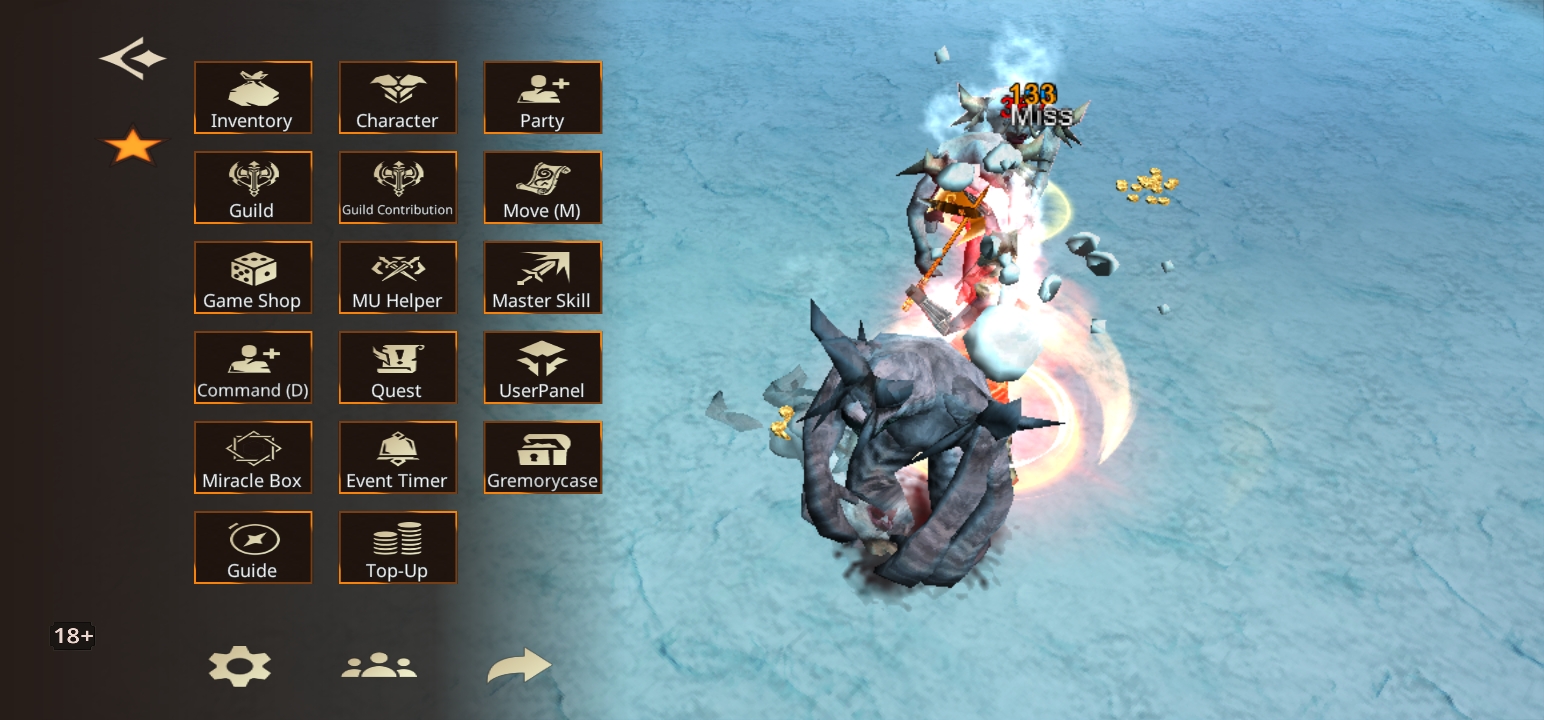Viewport: 1544px width, 720px height.
Task: Open the Game Shop
Action: [x=252, y=277]
